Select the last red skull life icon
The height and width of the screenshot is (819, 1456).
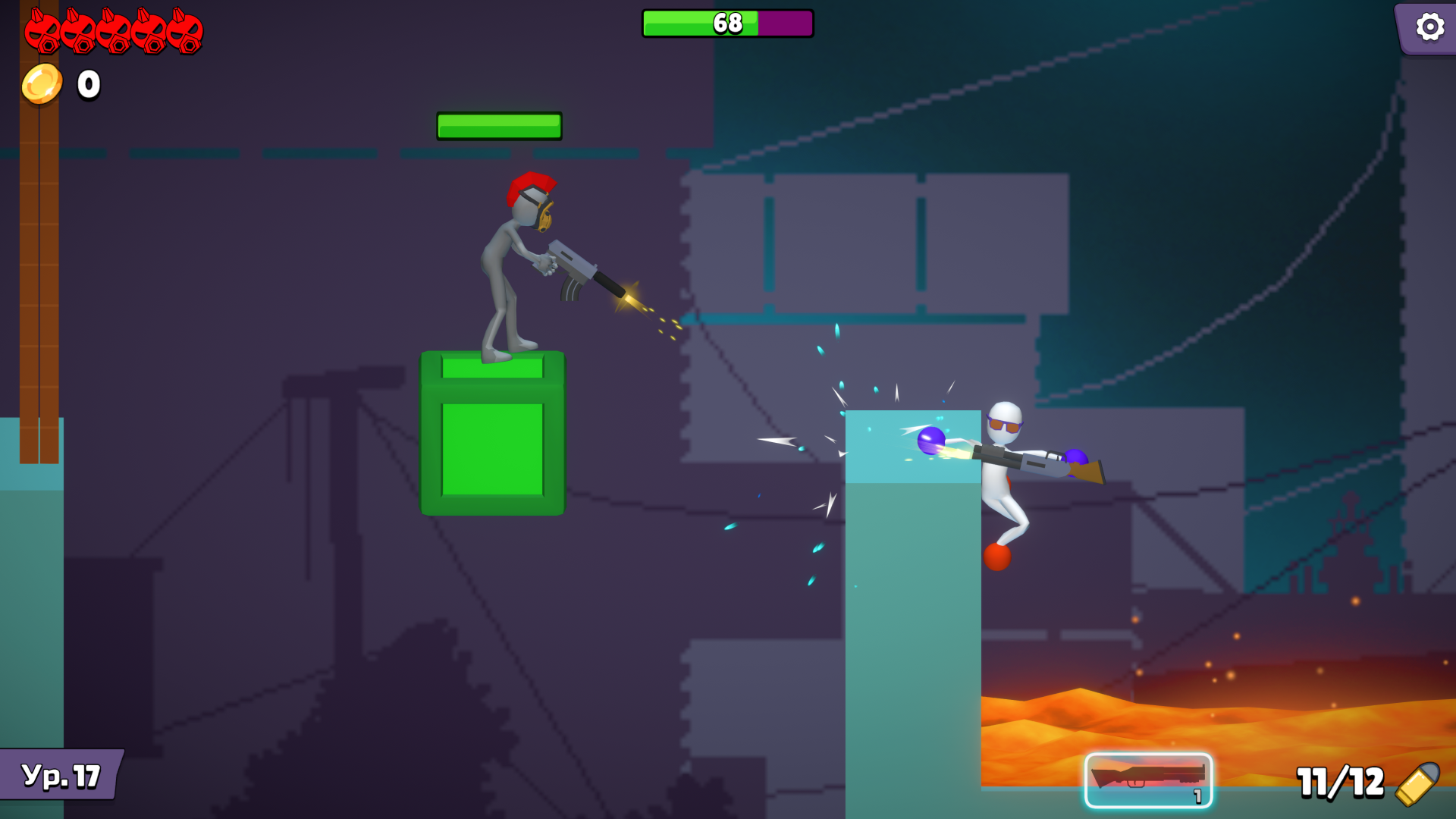click(184, 30)
